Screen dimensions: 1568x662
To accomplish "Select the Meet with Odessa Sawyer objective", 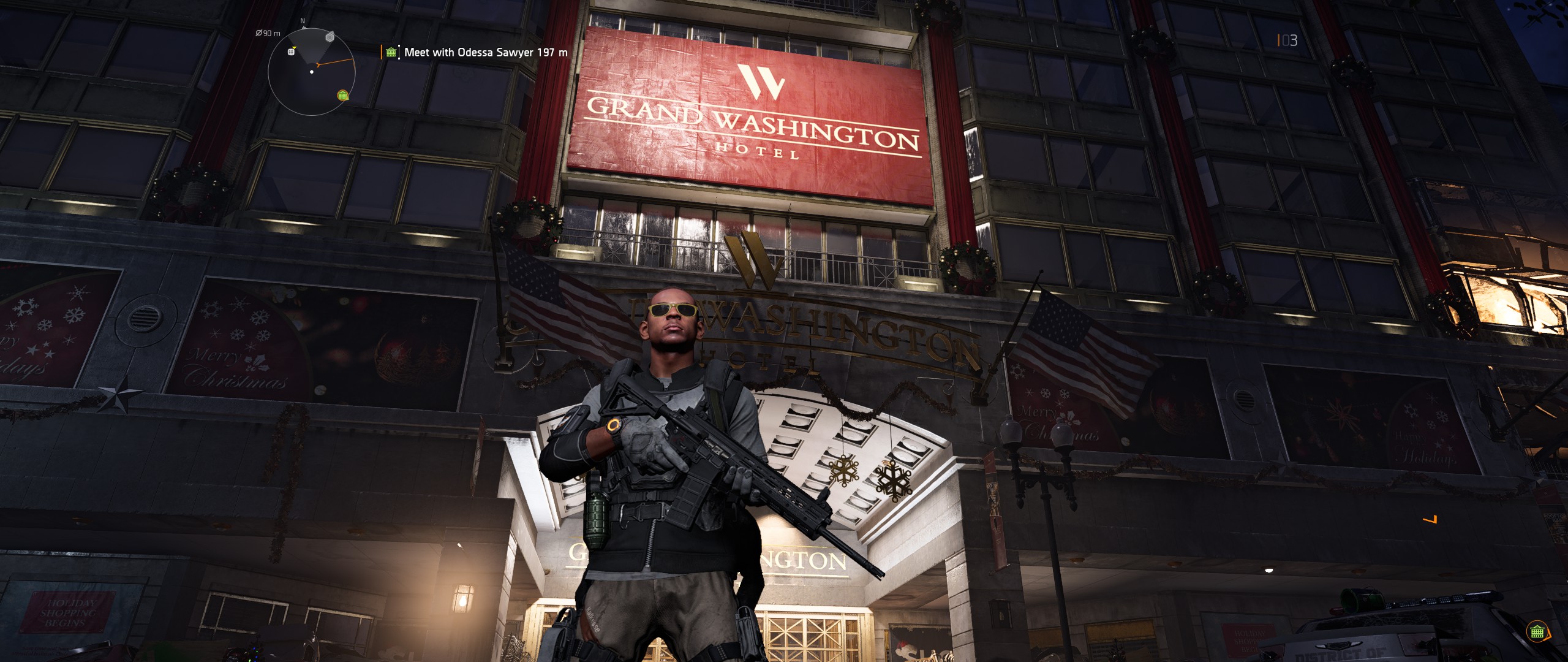I will [485, 53].
